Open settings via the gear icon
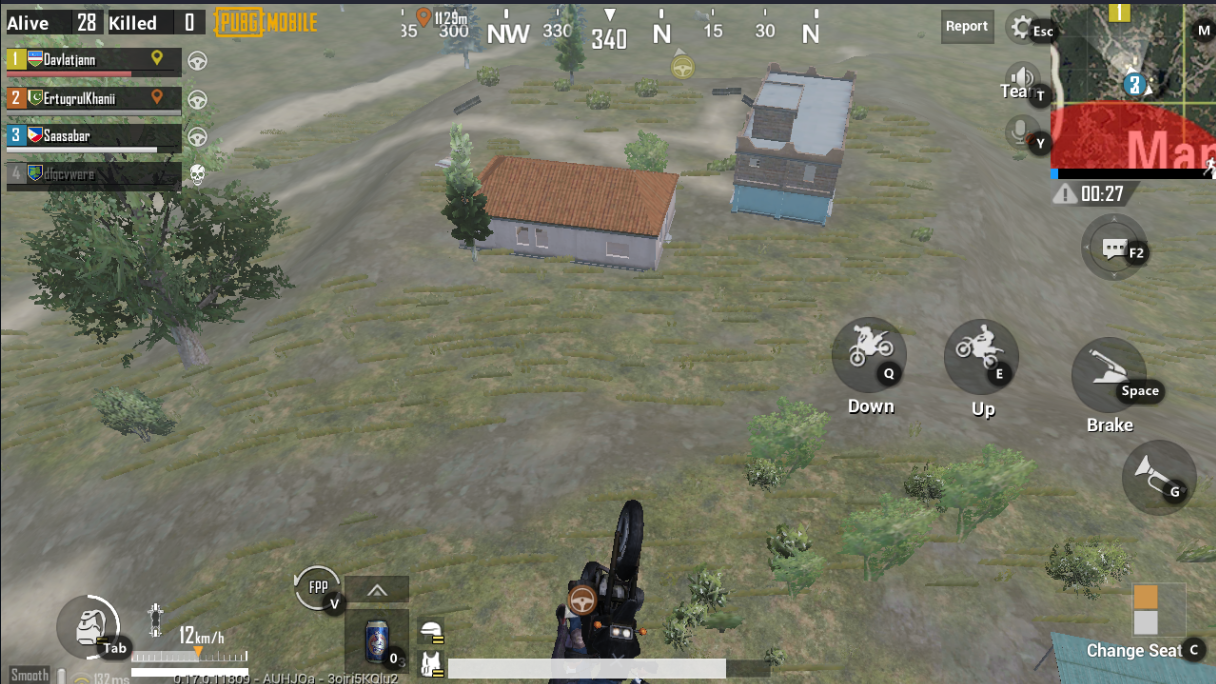Viewport: 1216px width, 684px height. pyautogui.click(x=1021, y=27)
